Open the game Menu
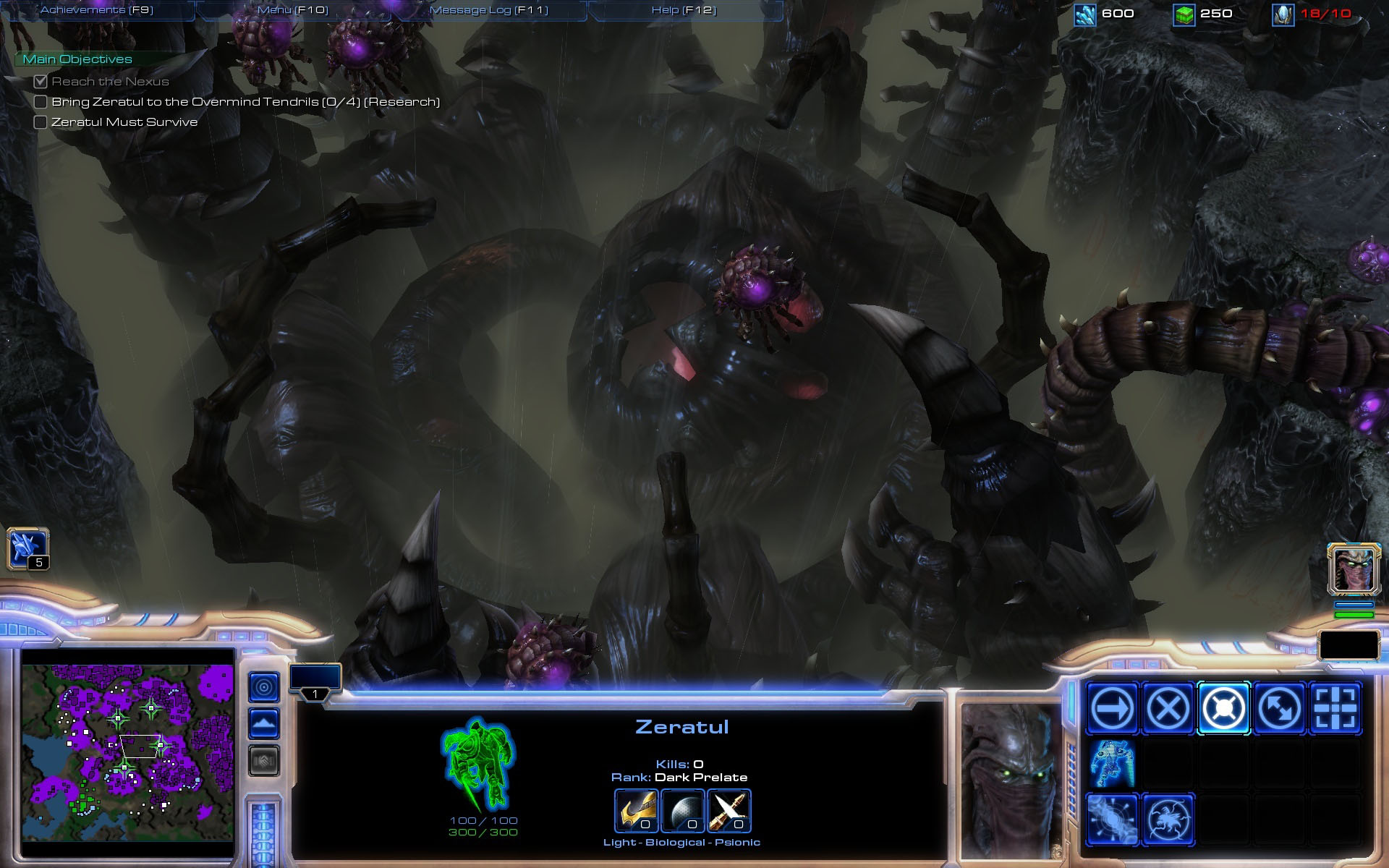Image resolution: width=1389 pixels, height=868 pixels. pos(293,10)
